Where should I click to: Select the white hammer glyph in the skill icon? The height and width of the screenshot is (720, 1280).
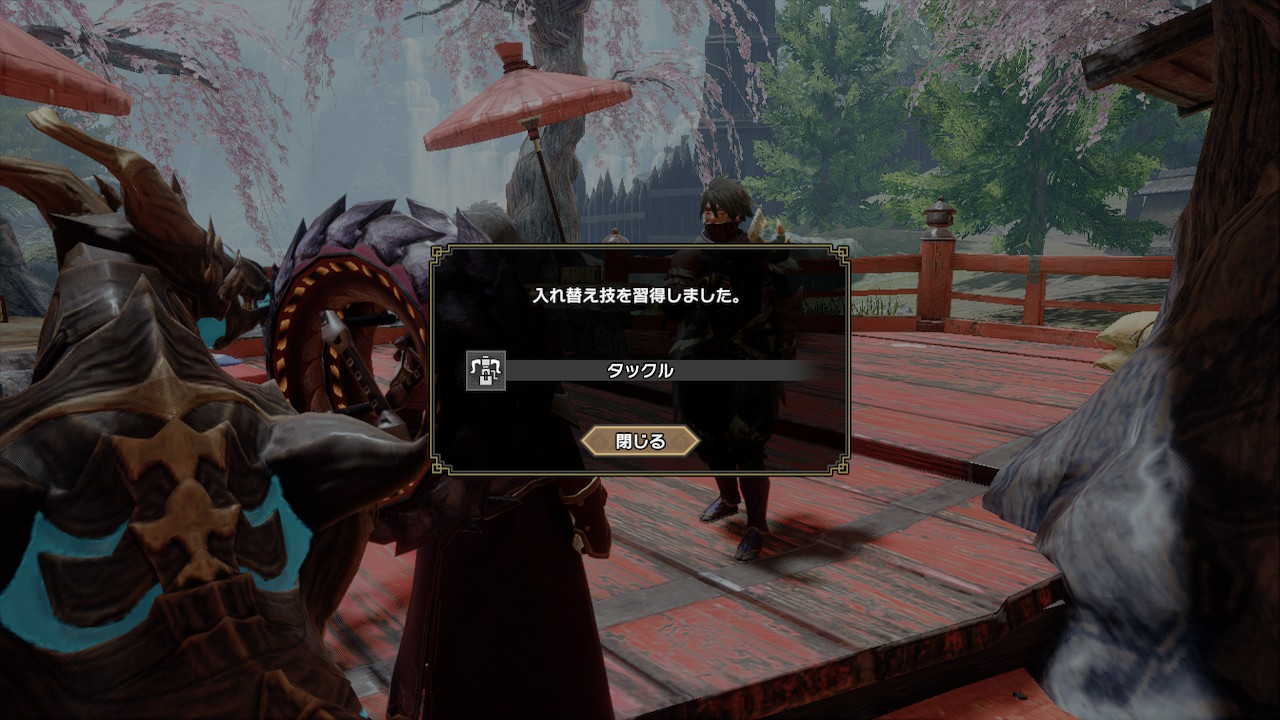coord(485,371)
